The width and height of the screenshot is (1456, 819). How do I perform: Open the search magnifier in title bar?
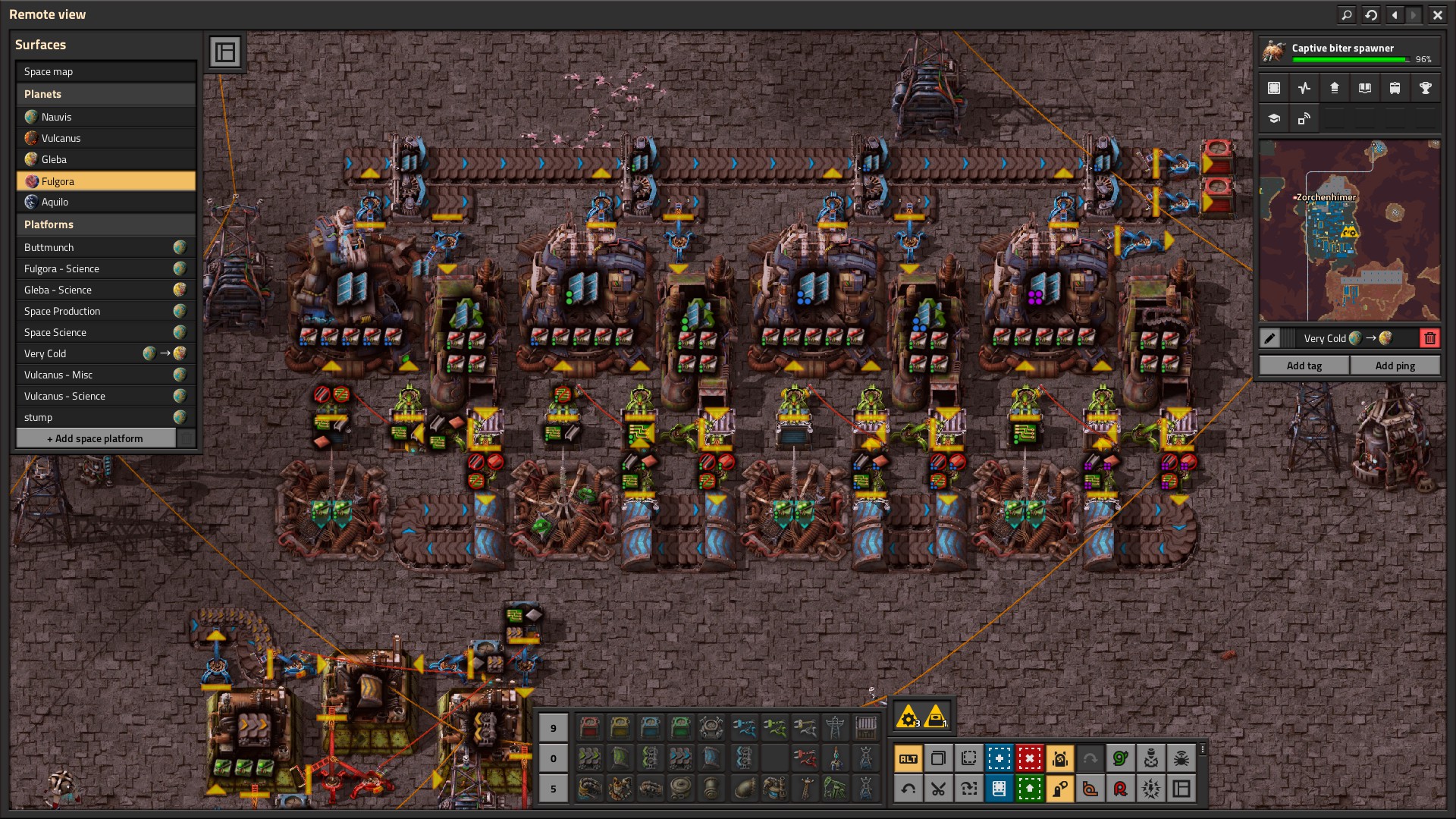1347,14
